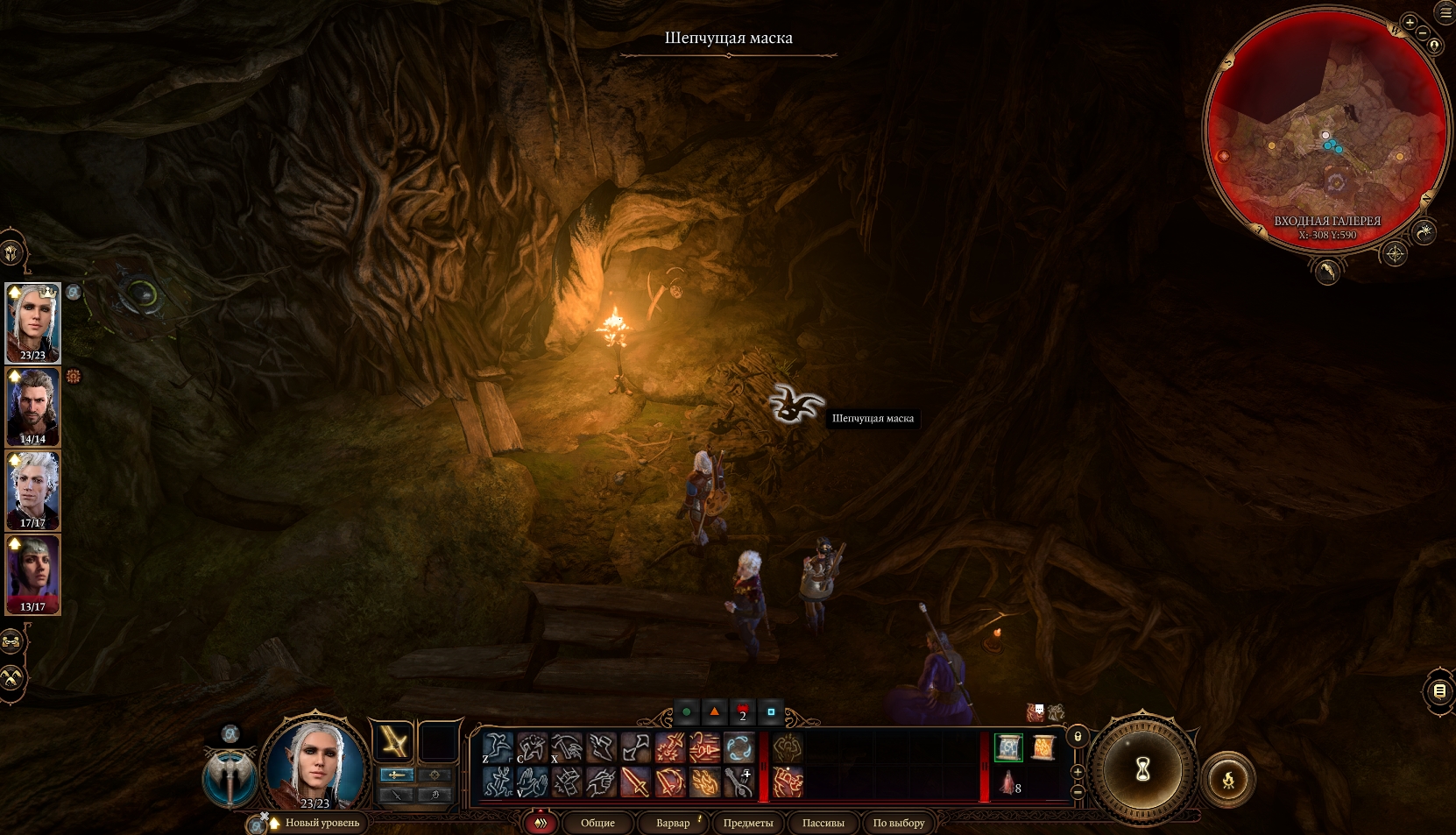Open the Варвар hotbar tab
The height and width of the screenshot is (835, 1456).
click(673, 823)
